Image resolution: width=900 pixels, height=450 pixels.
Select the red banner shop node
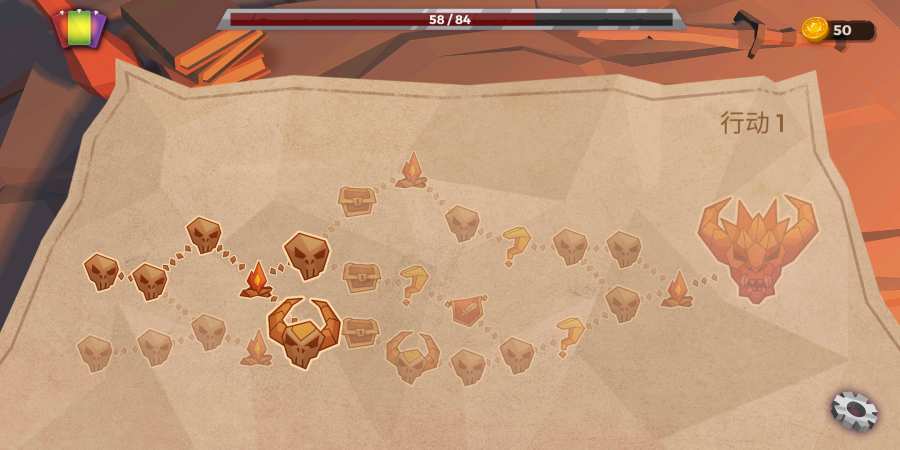466,310
